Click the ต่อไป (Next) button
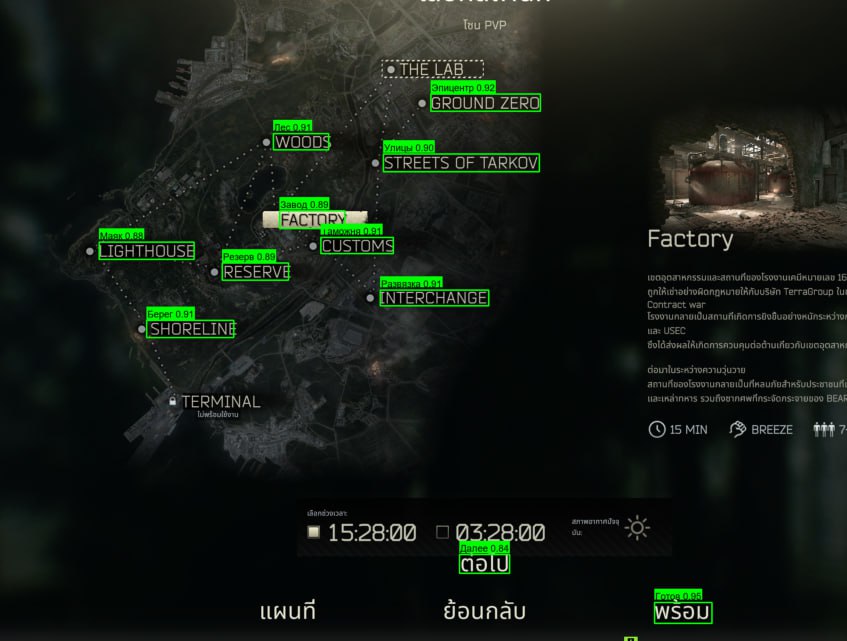The image size is (847, 641). point(485,564)
